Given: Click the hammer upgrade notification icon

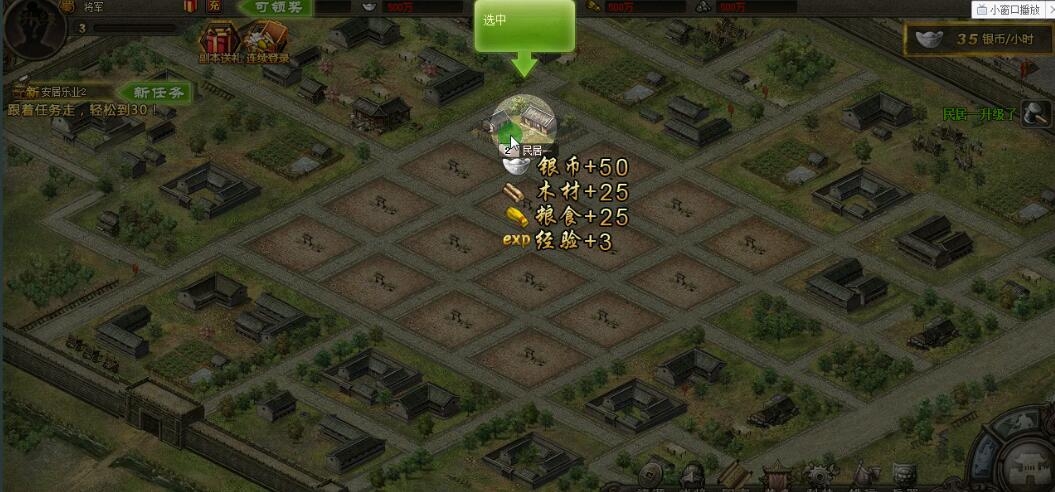Looking at the screenshot, I should coord(1036,114).
